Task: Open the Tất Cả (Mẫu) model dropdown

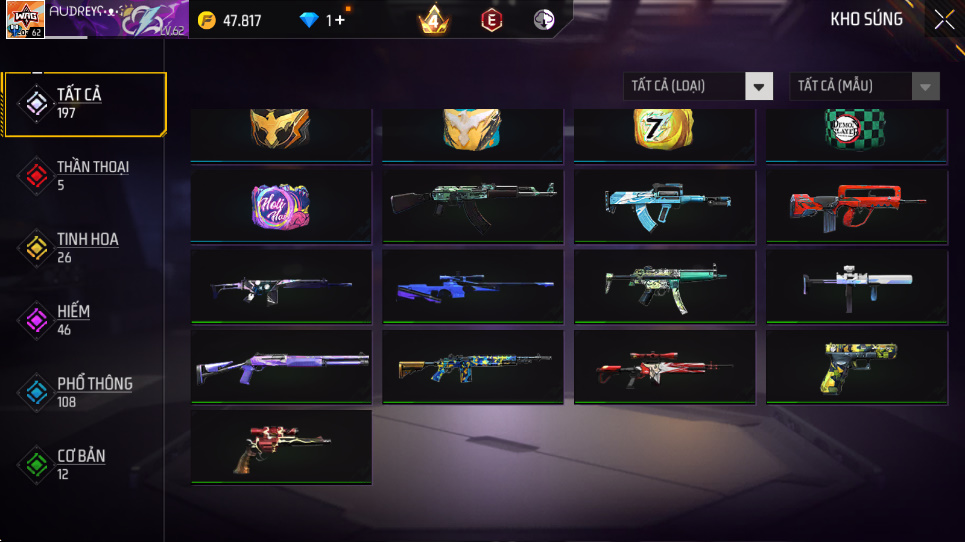Action: coord(864,86)
